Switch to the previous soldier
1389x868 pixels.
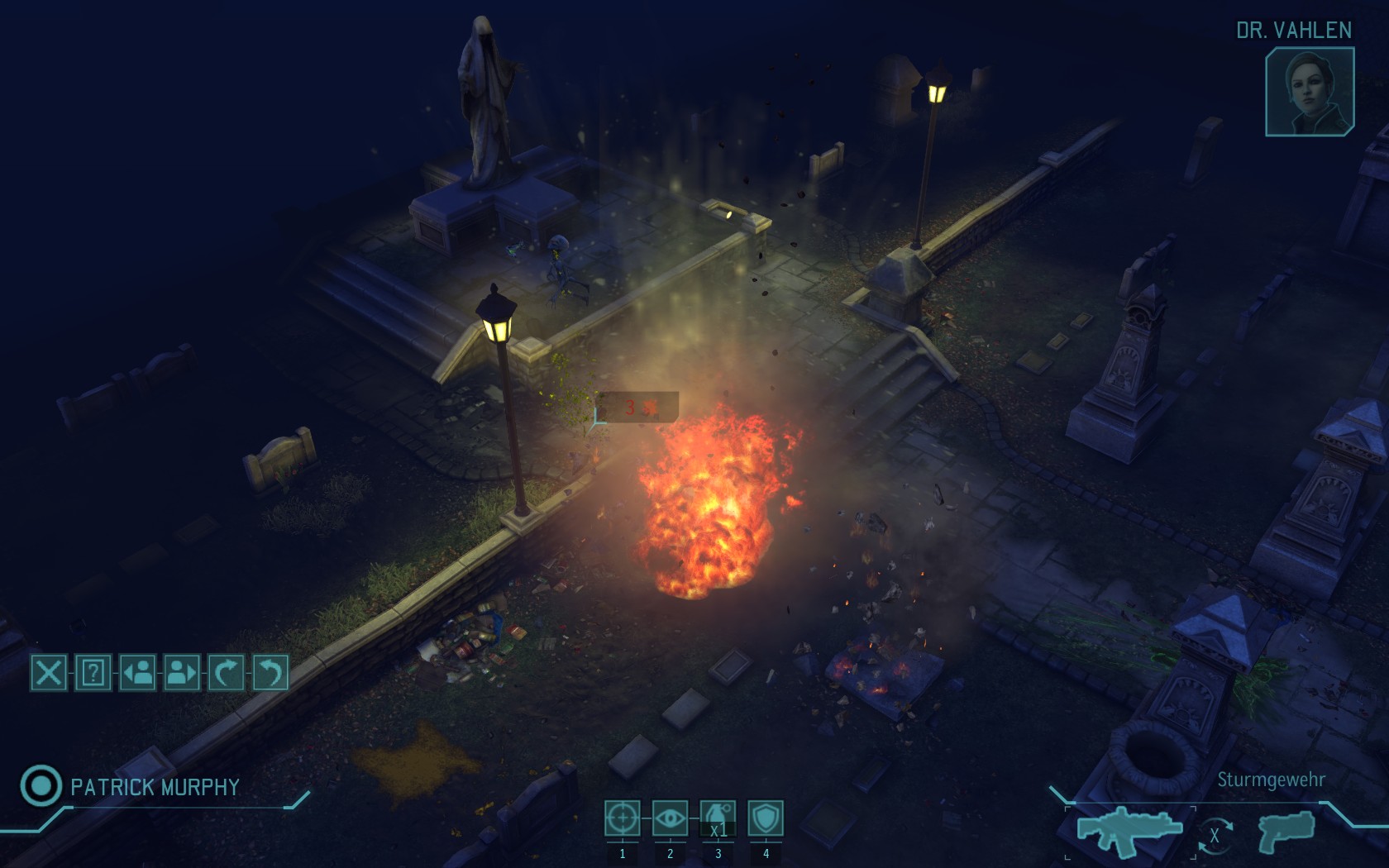pyautogui.click(x=138, y=673)
